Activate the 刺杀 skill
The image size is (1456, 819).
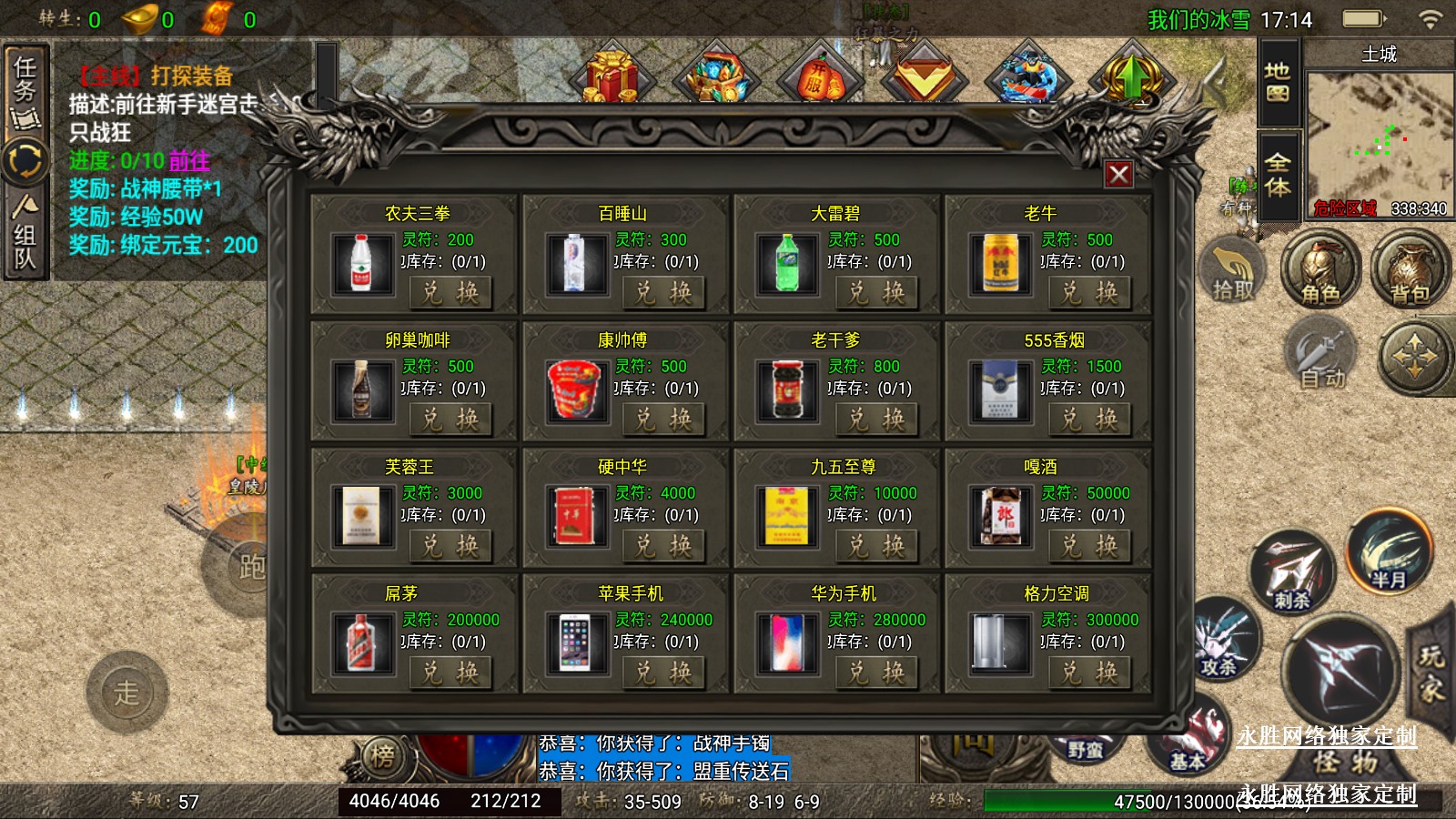[x=1292, y=573]
